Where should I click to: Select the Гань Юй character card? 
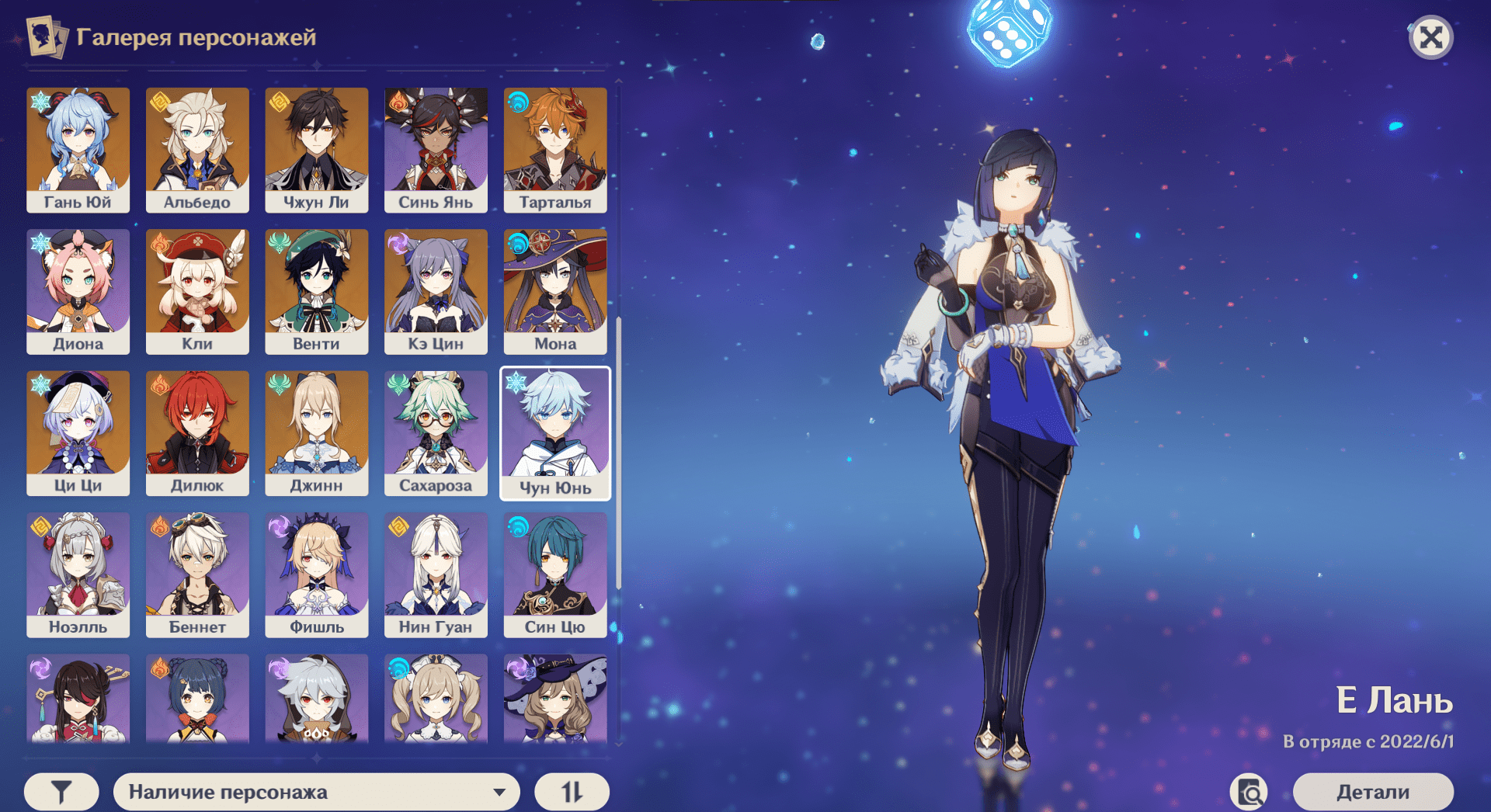(x=78, y=150)
